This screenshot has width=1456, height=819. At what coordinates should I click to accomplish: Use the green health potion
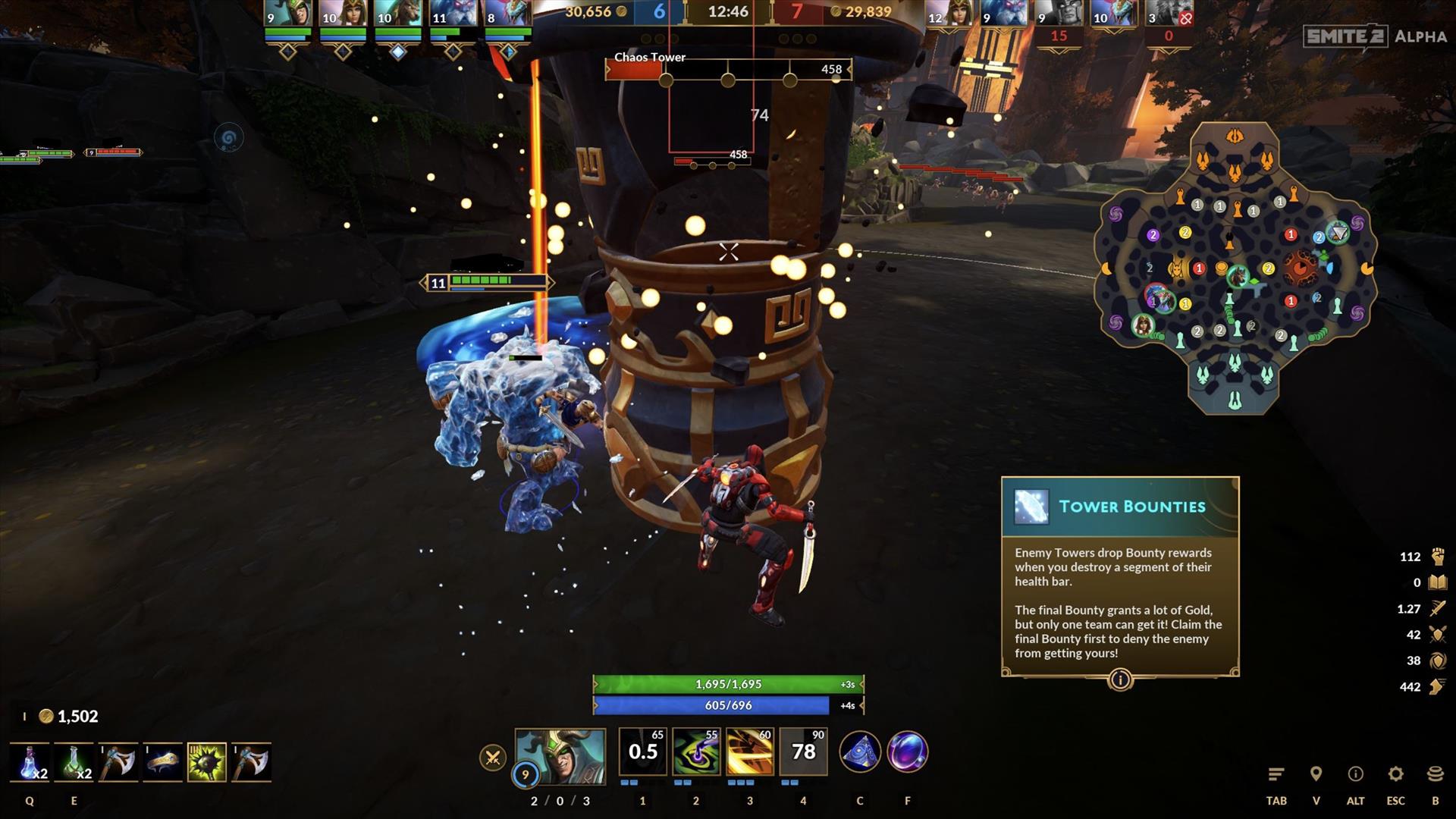tap(74, 762)
